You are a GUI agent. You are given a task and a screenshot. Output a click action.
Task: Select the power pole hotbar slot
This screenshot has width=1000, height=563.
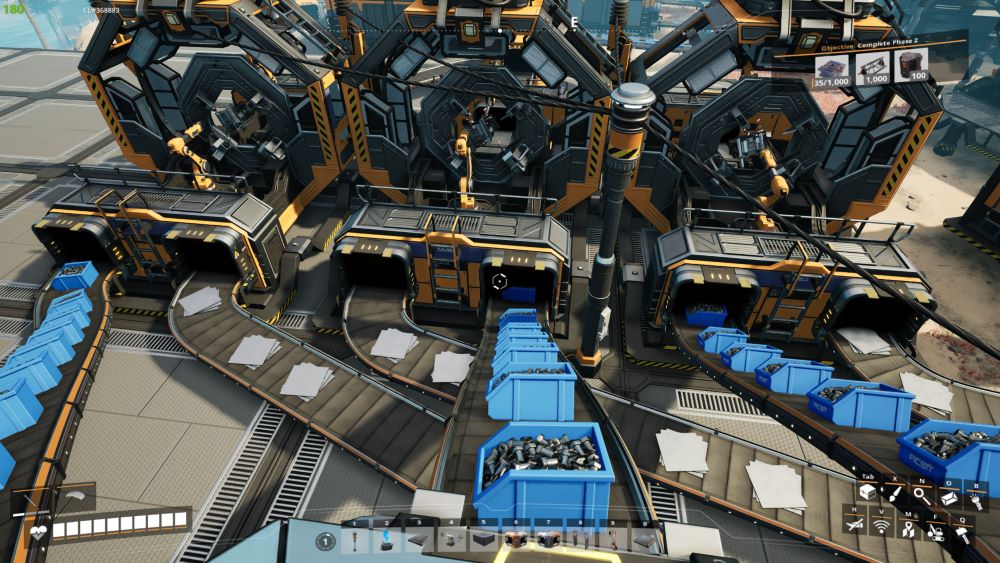pyautogui.click(x=352, y=541)
